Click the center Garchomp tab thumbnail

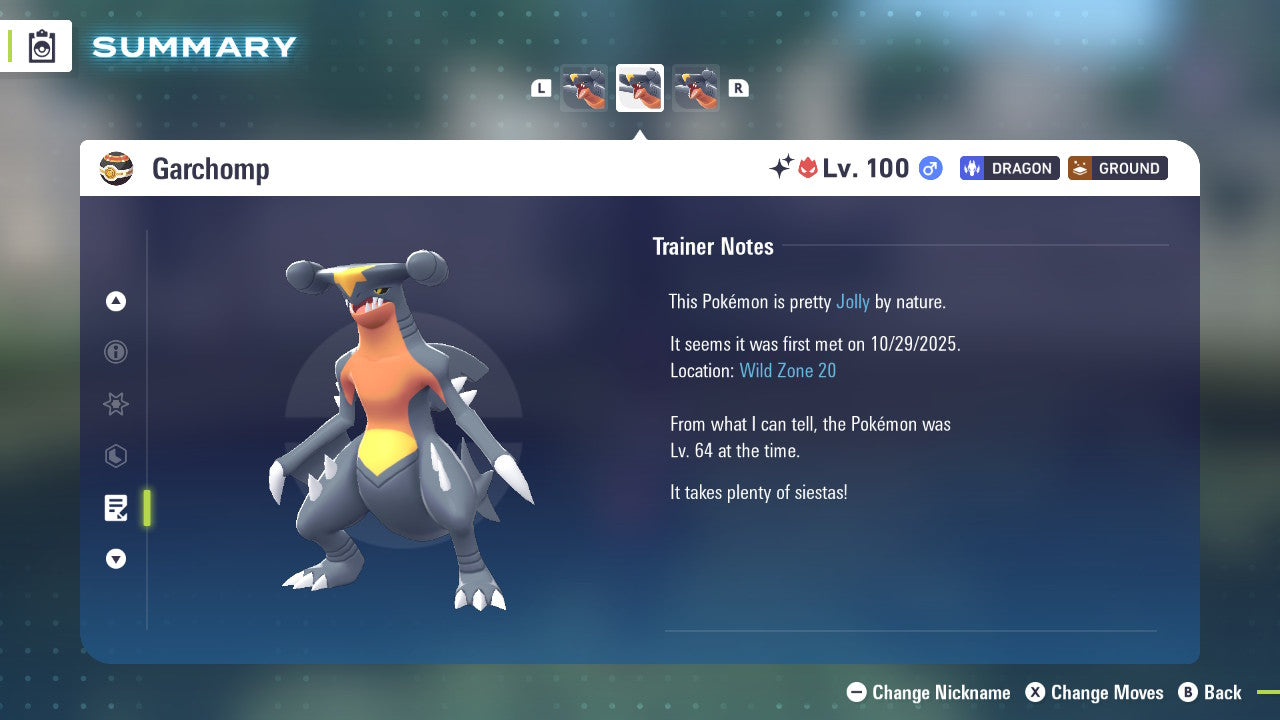click(639, 87)
